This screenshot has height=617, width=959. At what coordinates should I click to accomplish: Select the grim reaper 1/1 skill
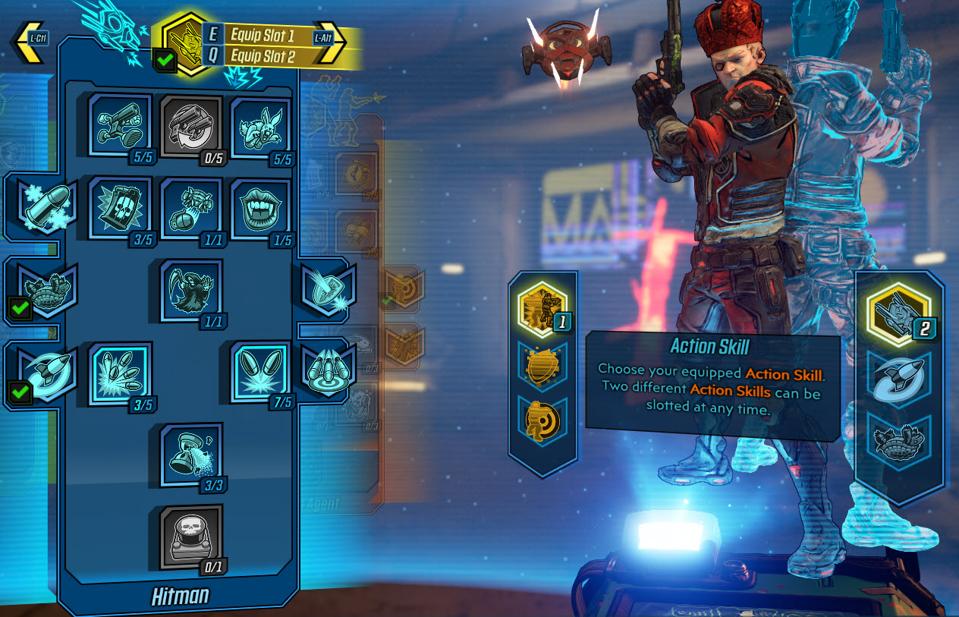(x=191, y=290)
